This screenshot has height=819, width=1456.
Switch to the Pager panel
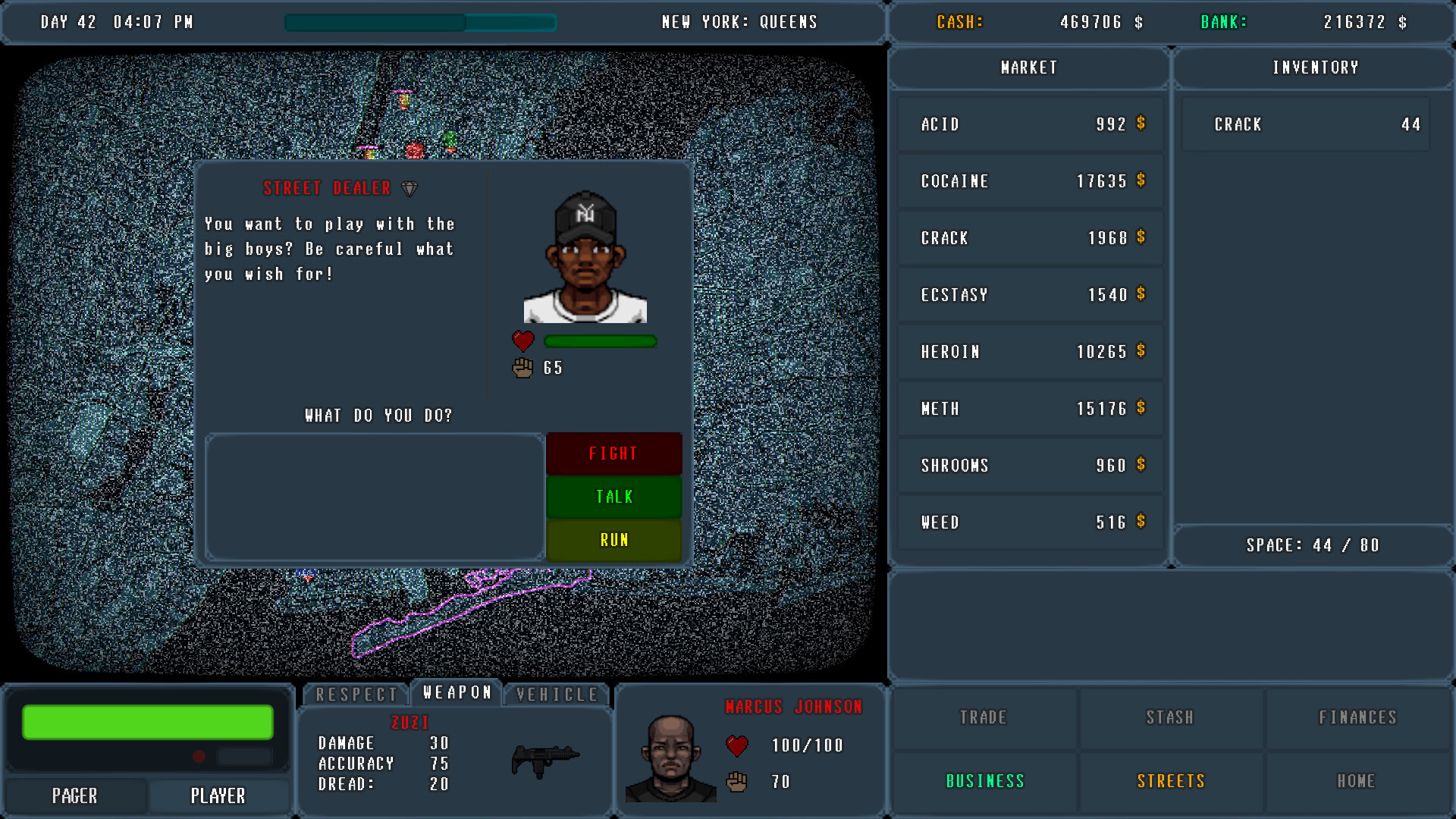click(x=74, y=795)
